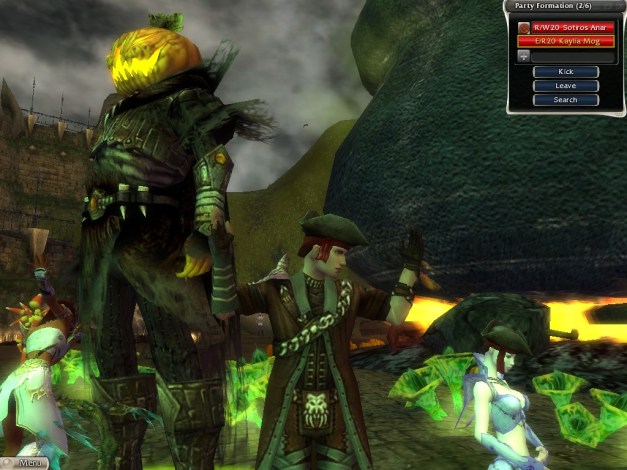Leave the current party
The image size is (627, 470).
[x=565, y=86]
